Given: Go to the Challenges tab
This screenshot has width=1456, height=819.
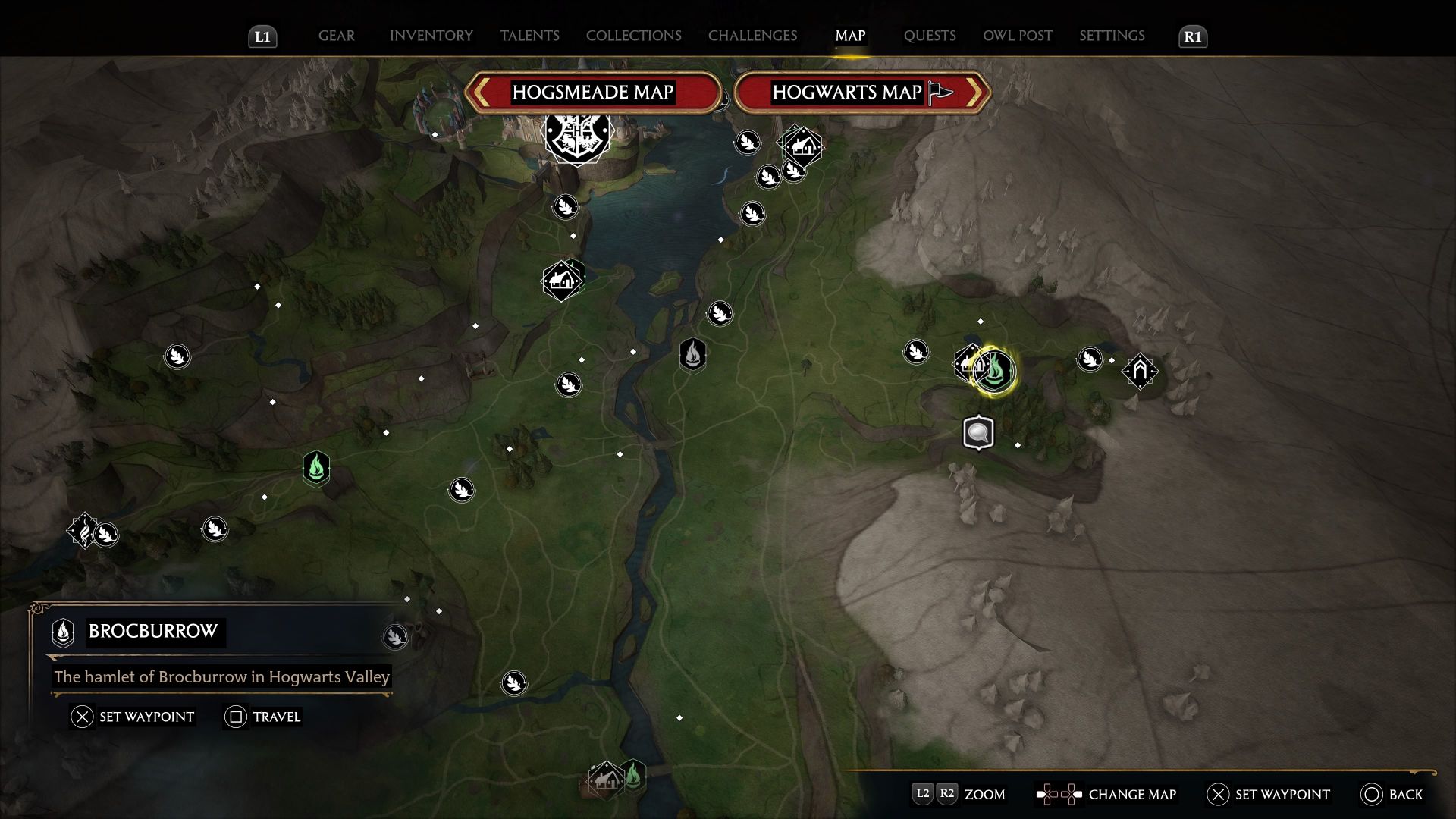Looking at the screenshot, I should (x=752, y=36).
